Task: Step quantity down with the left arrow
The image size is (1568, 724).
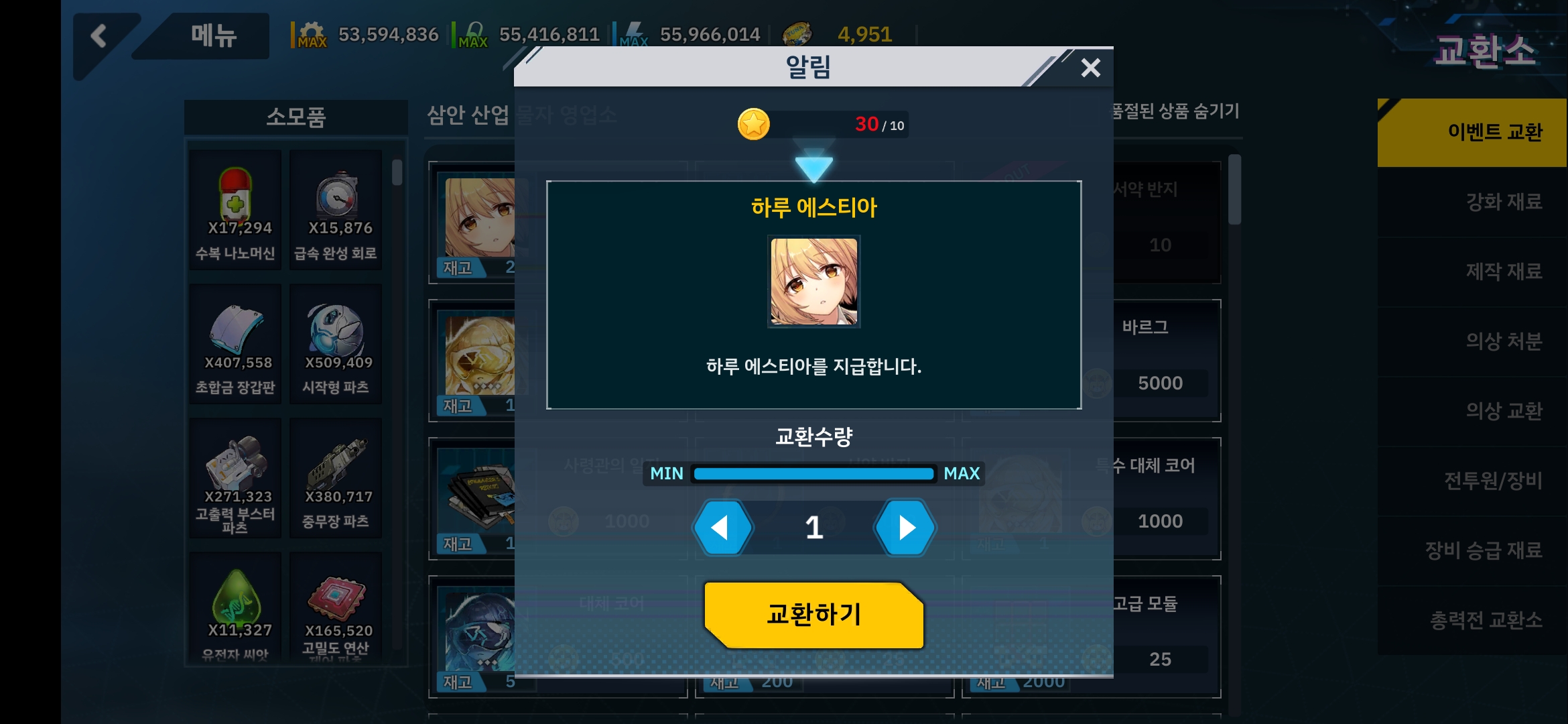Action: 722,528
